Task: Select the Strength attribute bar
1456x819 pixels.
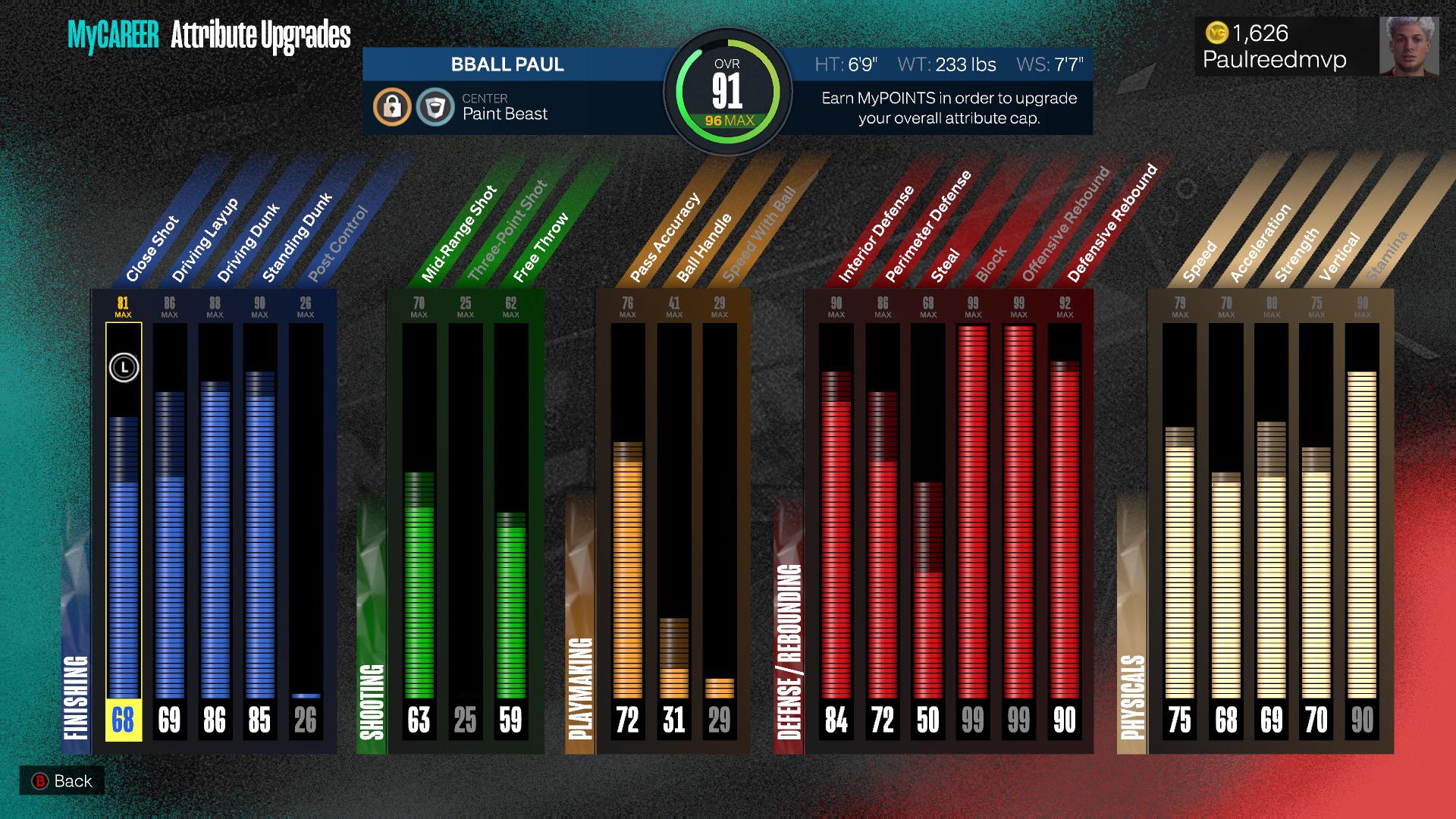Action: pos(1272,531)
